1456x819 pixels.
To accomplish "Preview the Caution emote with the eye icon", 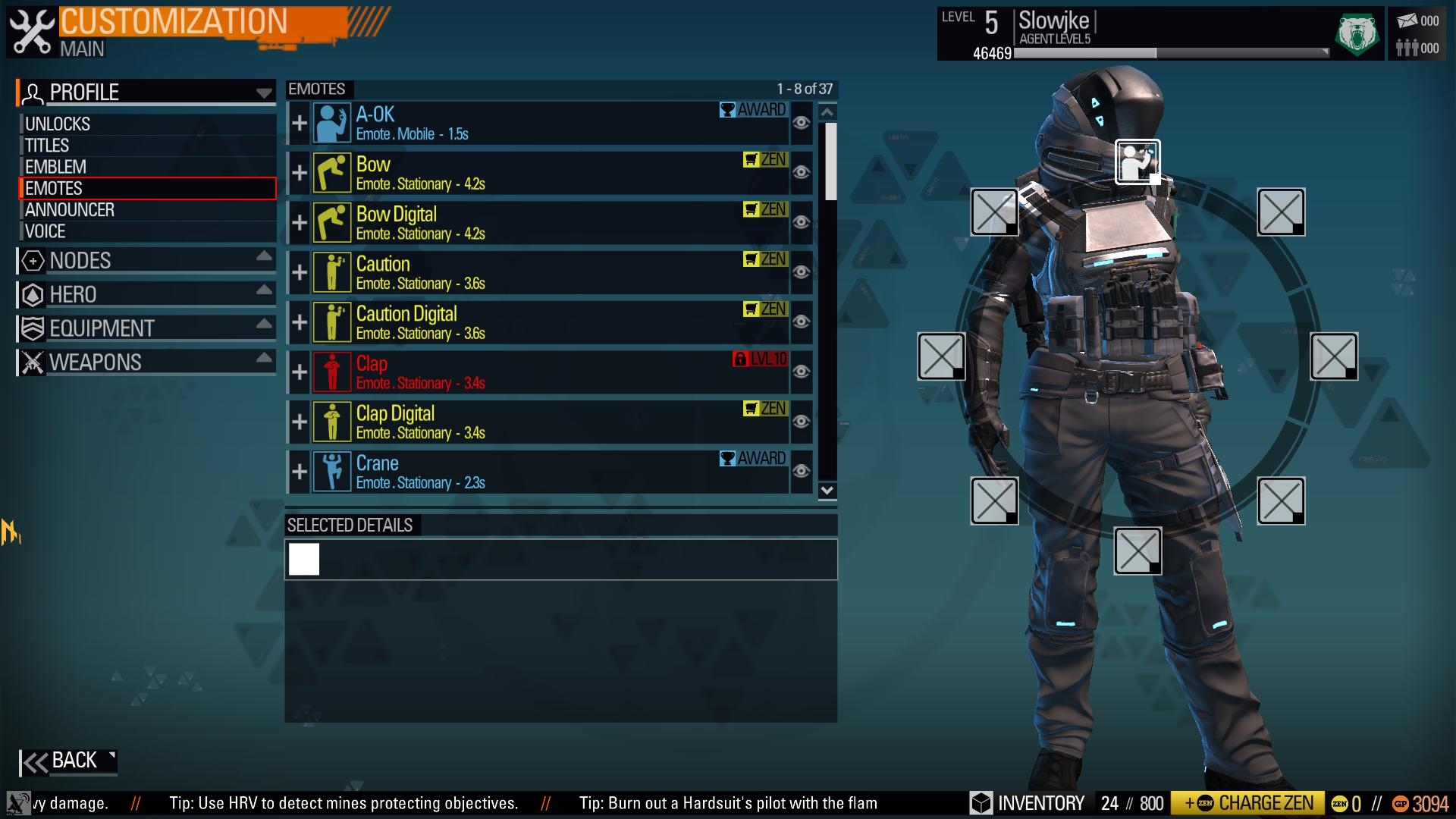I will (x=801, y=272).
